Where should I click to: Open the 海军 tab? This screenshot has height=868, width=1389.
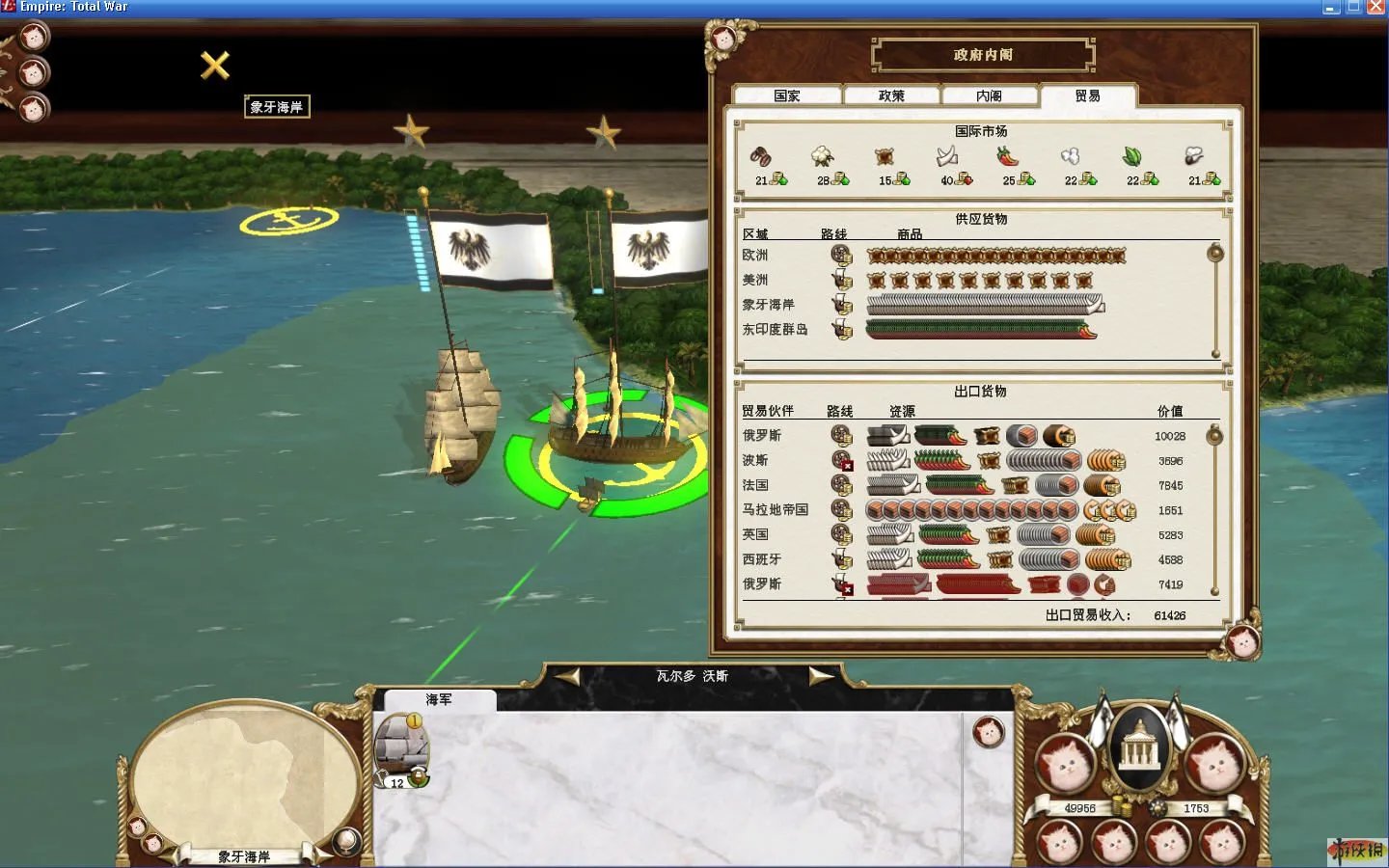pyautogui.click(x=439, y=699)
